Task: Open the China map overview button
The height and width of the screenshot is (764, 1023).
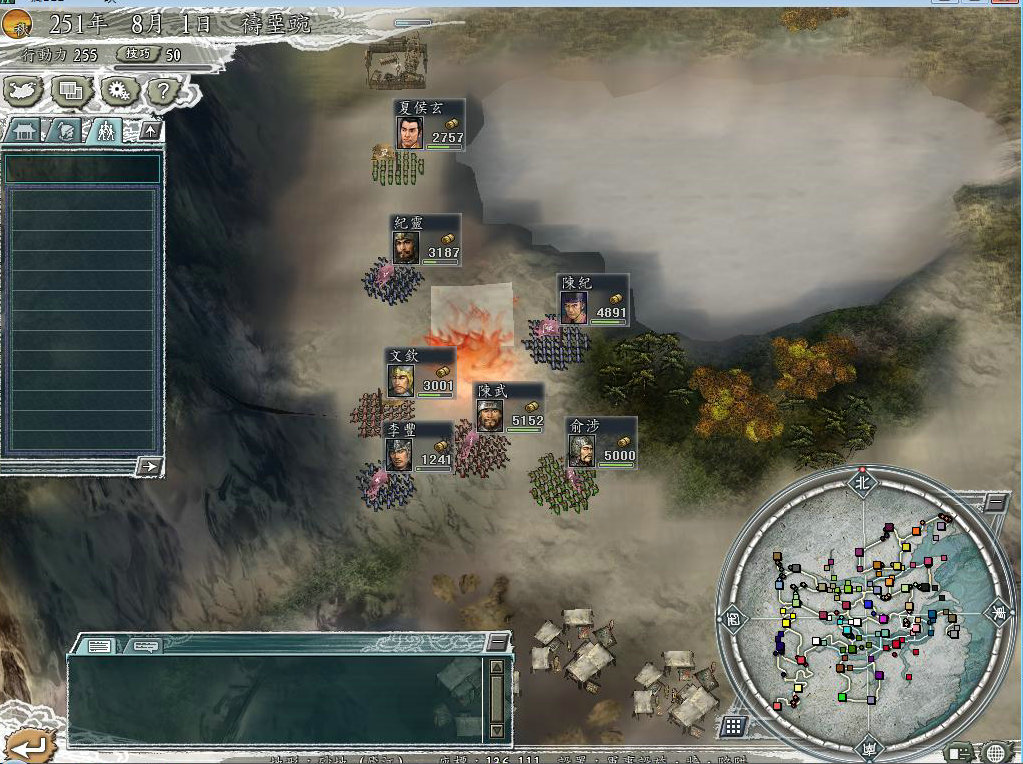Action: [x=24, y=91]
